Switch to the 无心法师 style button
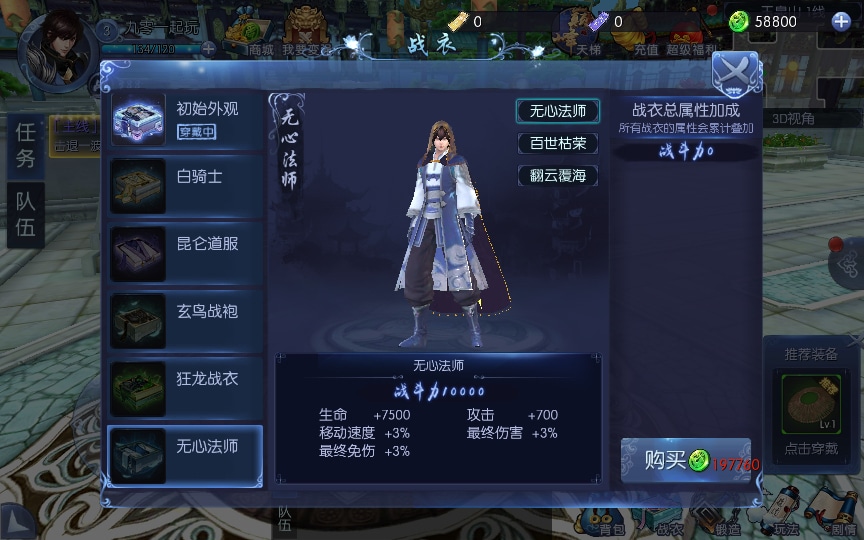The height and width of the screenshot is (540, 864). [x=558, y=111]
